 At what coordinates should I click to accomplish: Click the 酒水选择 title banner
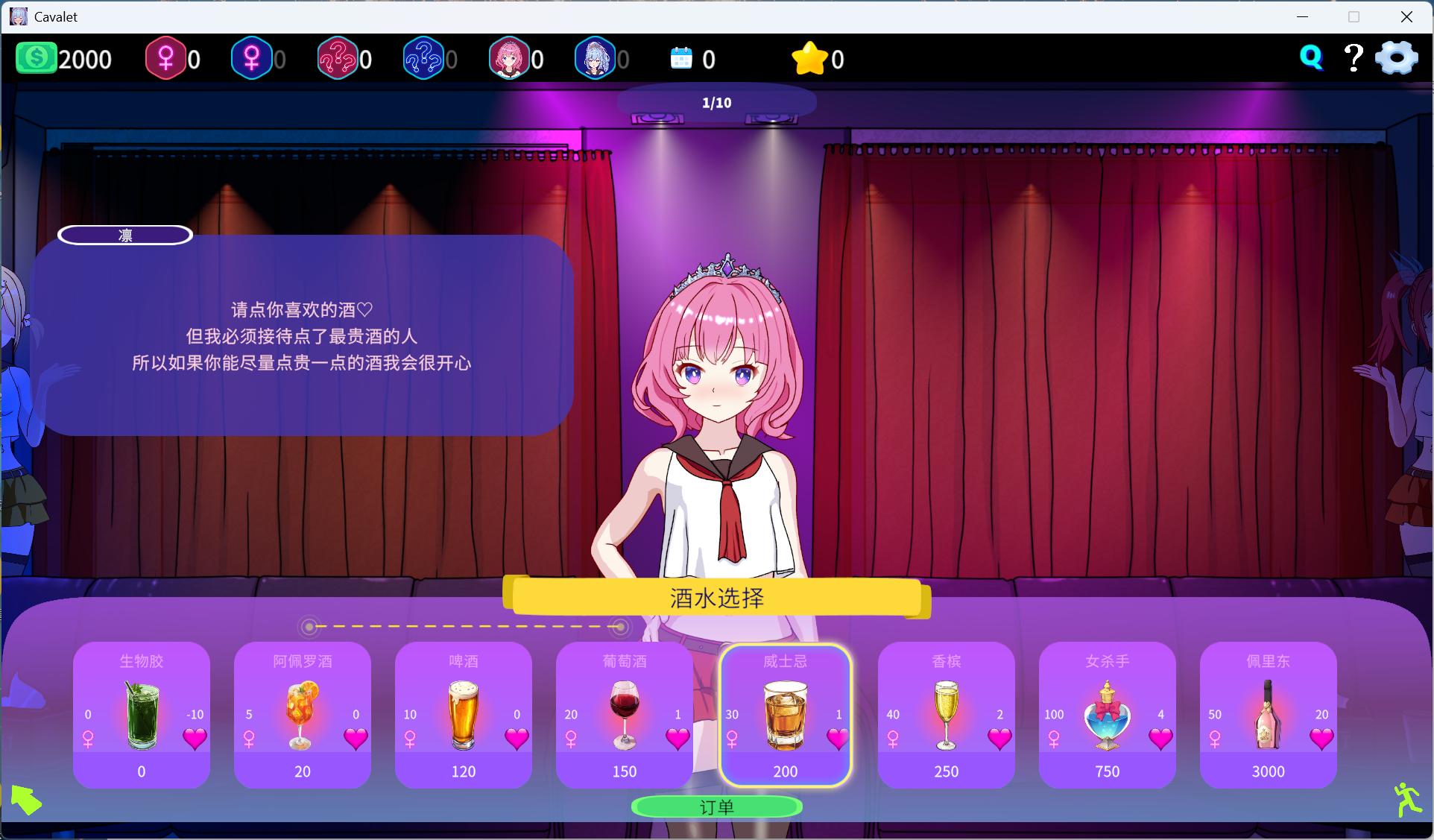(716, 598)
